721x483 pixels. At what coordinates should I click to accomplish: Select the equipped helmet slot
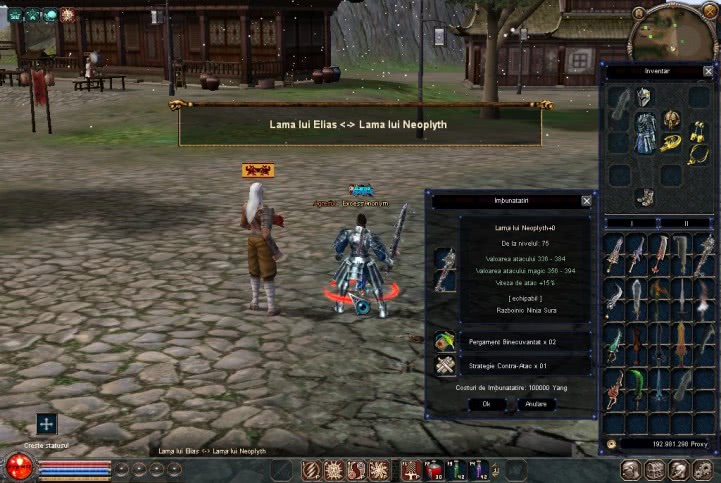[644, 97]
